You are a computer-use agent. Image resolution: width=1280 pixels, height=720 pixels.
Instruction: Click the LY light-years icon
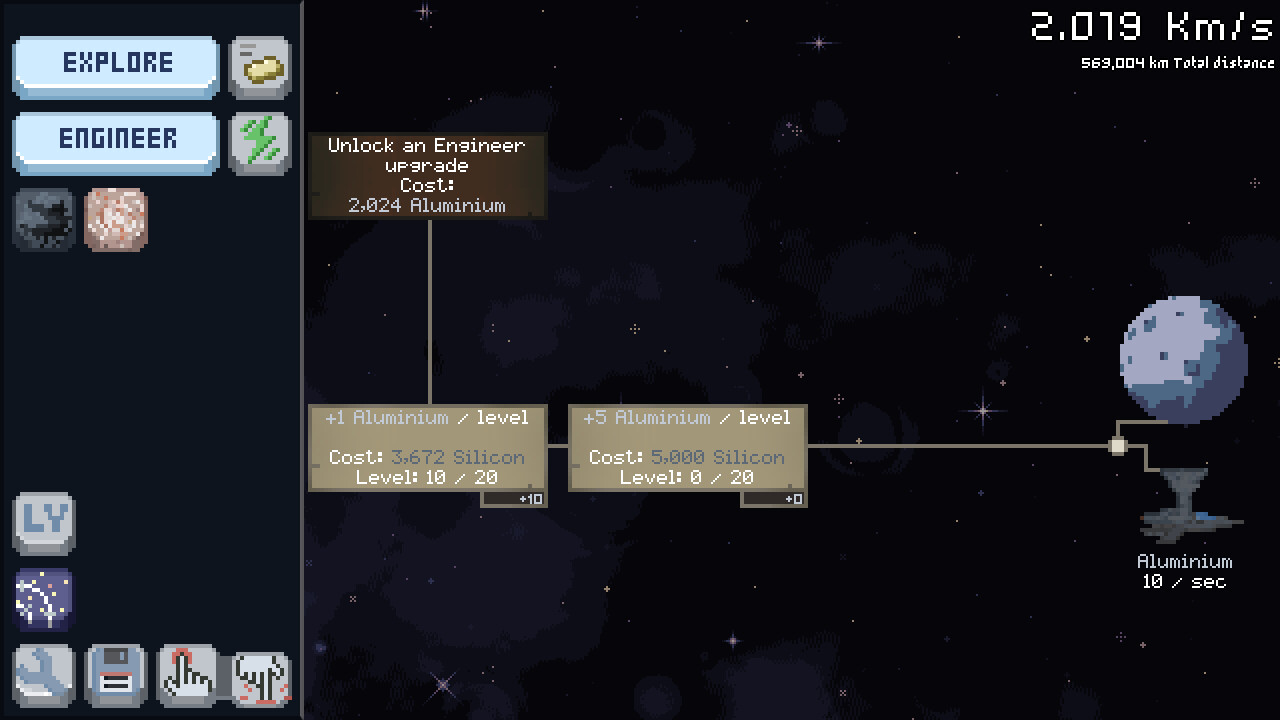coord(43,522)
